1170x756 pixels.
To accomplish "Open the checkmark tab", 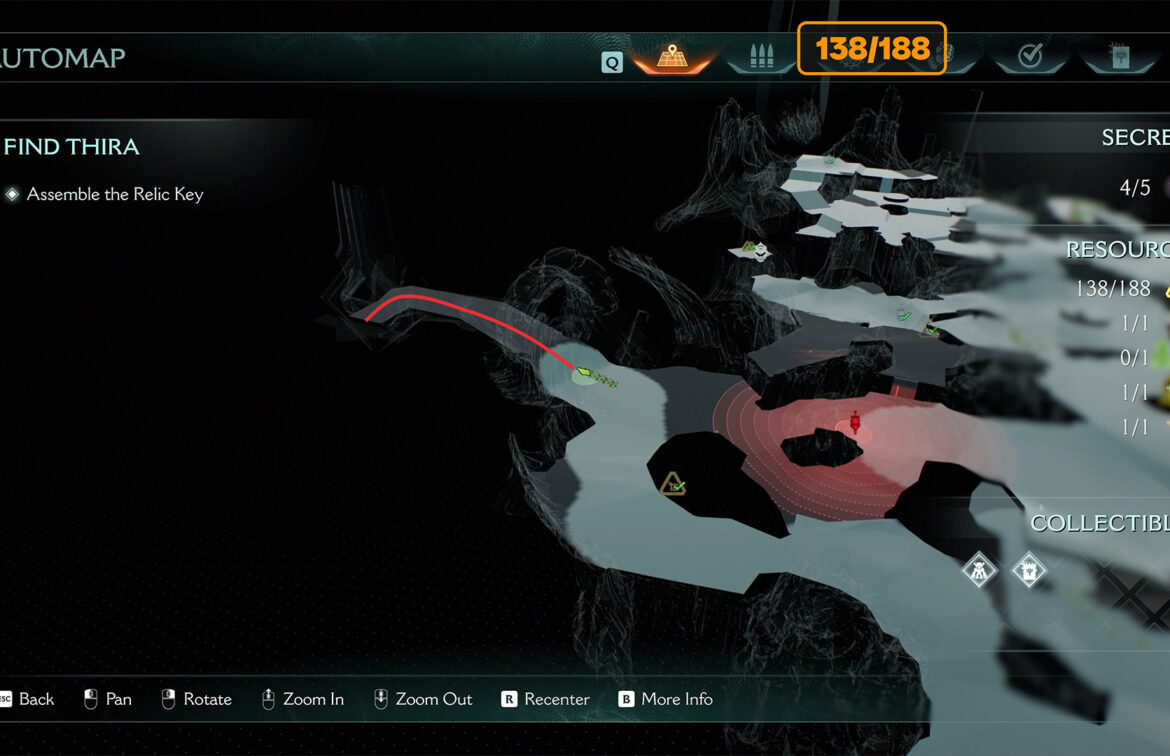I will coord(1029,56).
